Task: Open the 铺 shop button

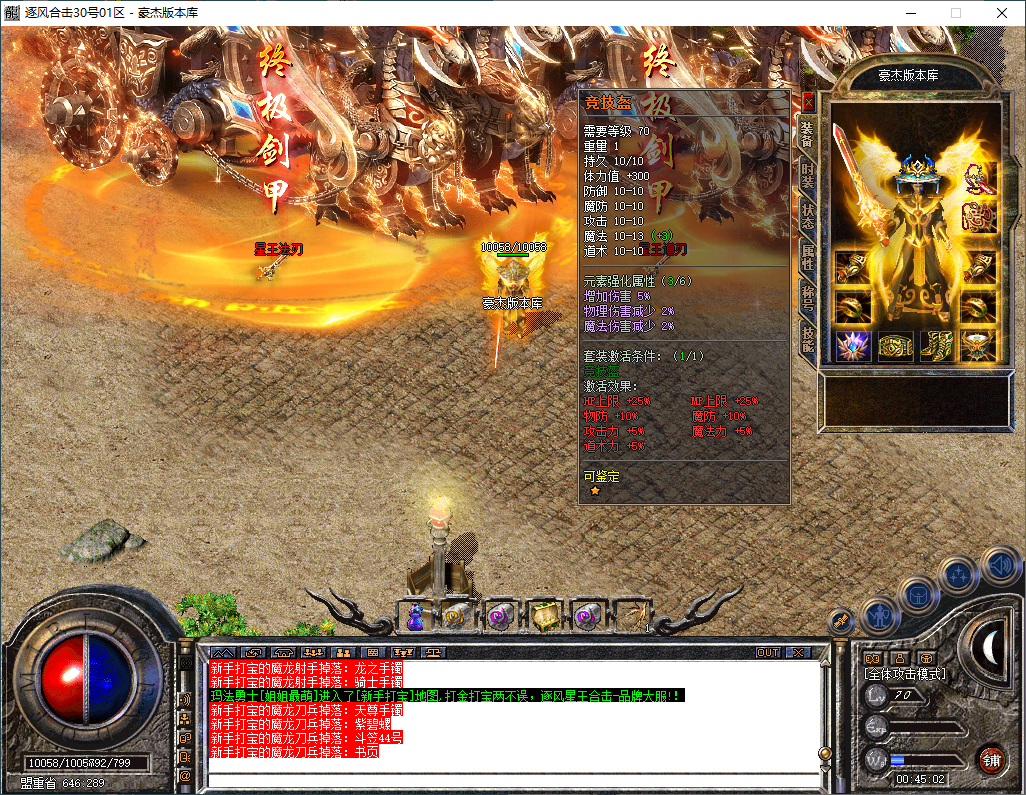Action: pyautogui.click(x=992, y=758)
